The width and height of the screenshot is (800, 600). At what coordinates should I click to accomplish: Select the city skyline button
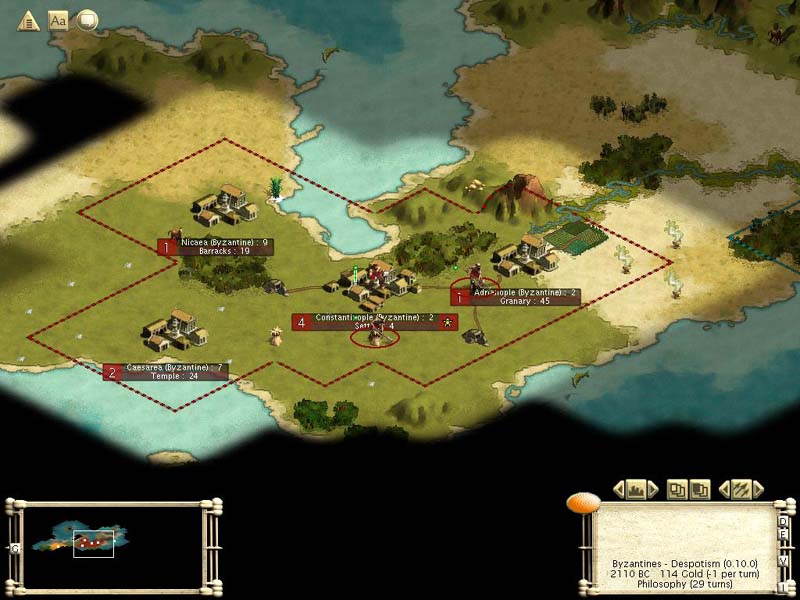[636, 489]
